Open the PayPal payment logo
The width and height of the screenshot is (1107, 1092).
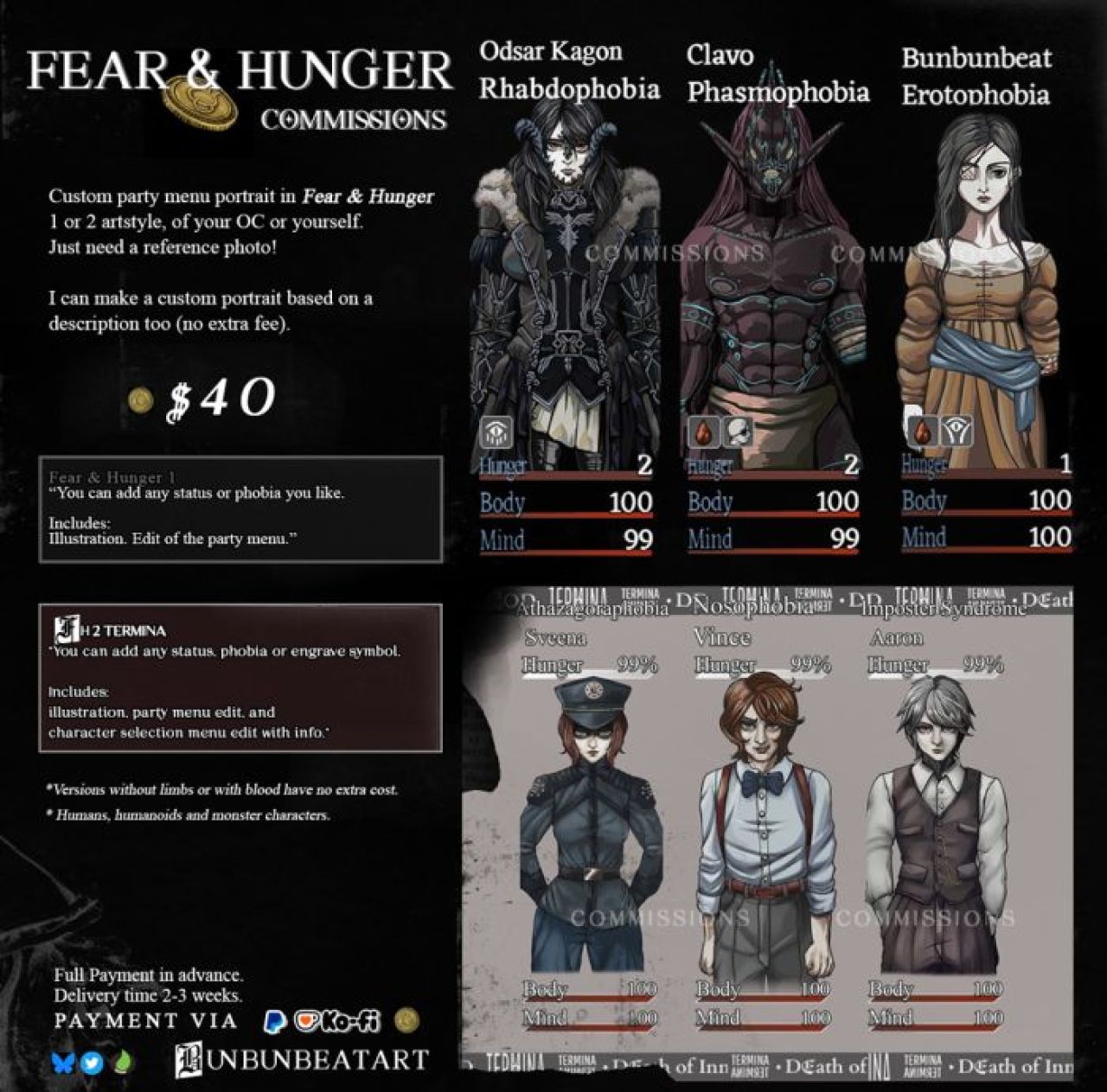click(275, 1022)
